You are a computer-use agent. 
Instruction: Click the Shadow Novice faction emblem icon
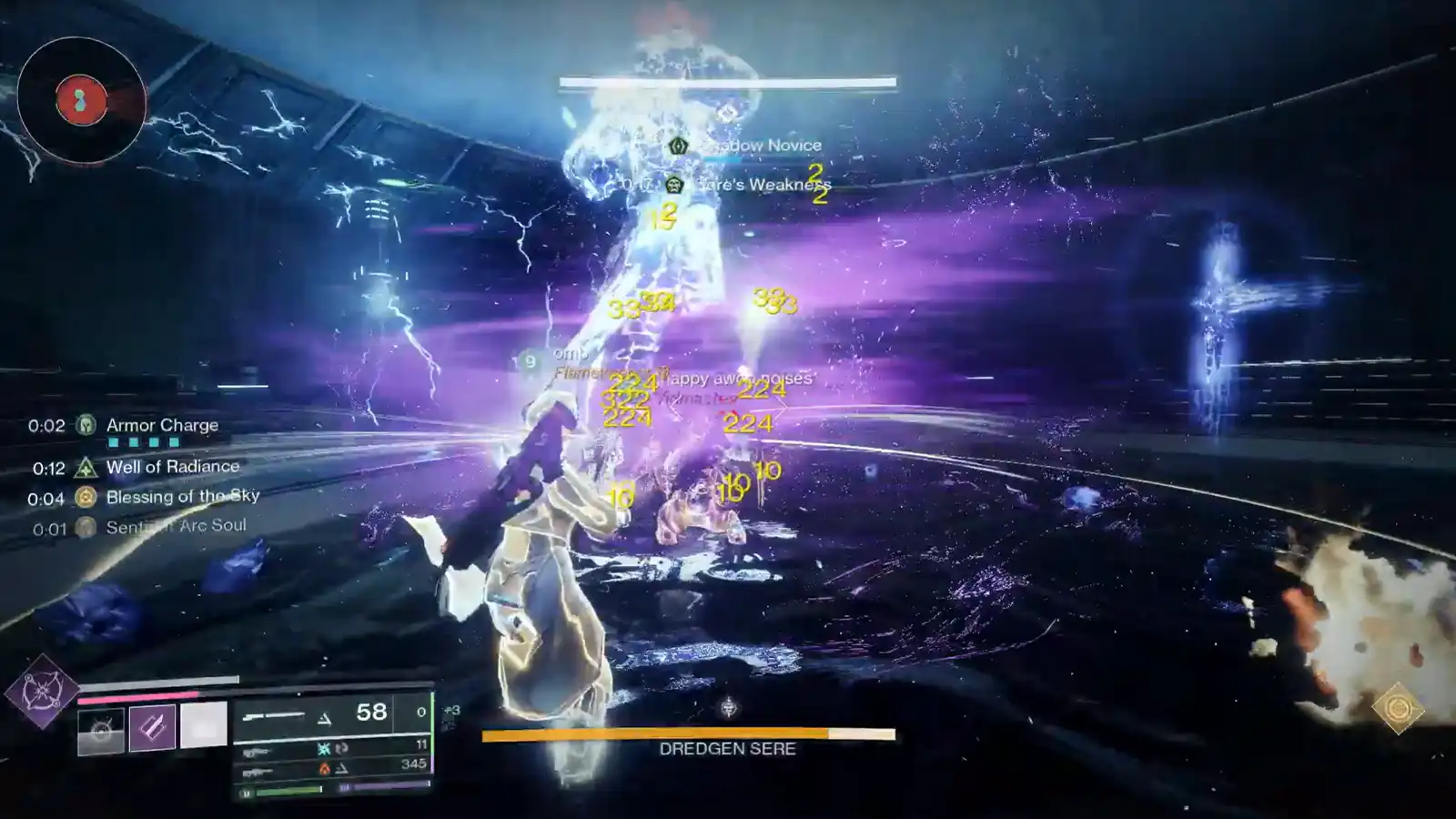point(678,146)
